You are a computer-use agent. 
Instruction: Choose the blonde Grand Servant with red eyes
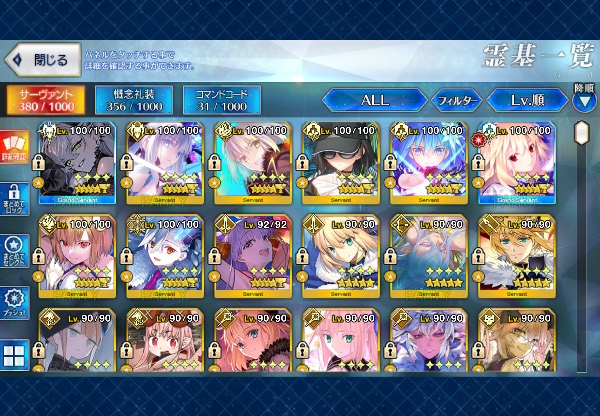coord(516,164)
